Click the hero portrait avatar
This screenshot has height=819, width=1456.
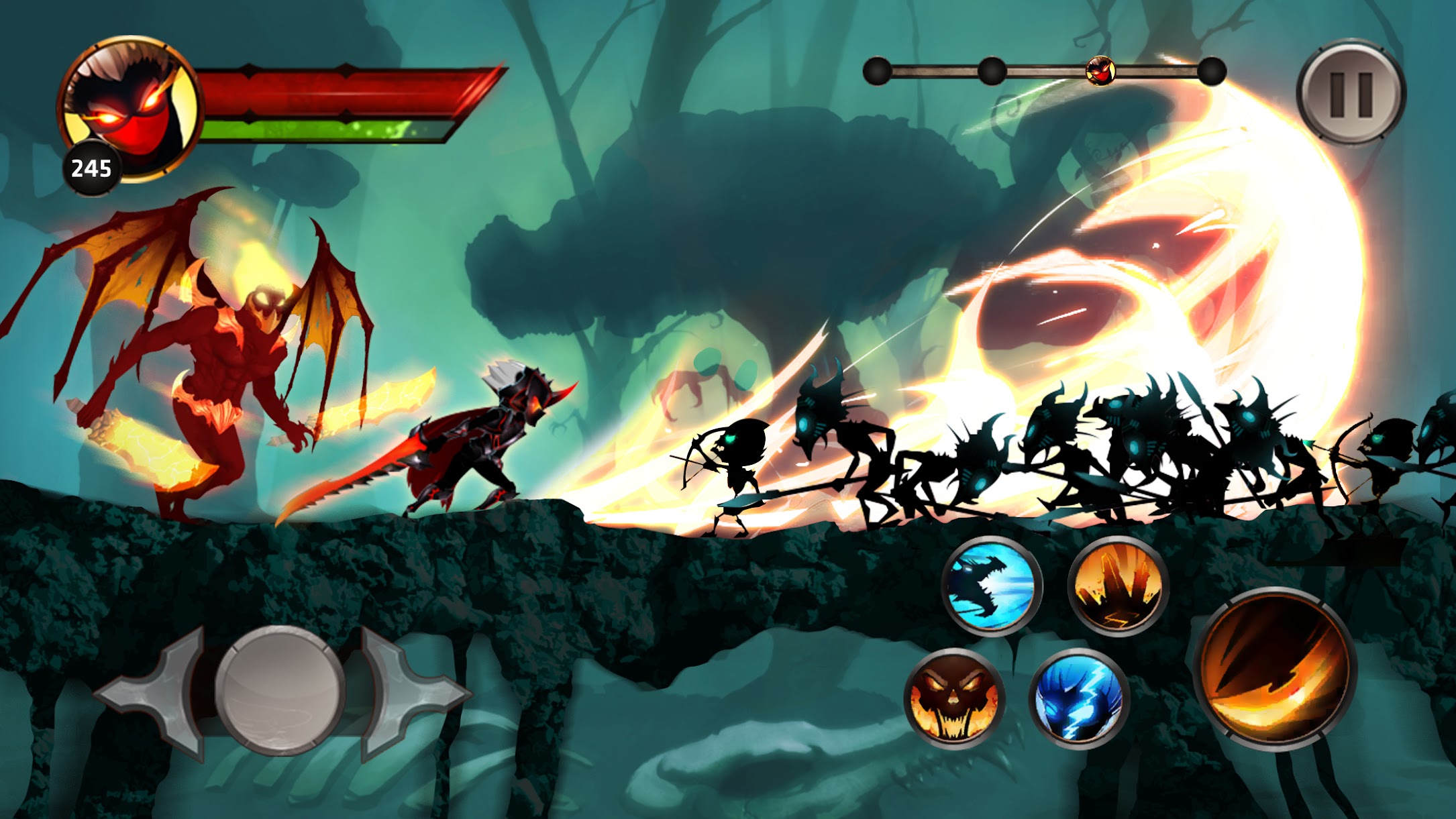coord(131,107)
